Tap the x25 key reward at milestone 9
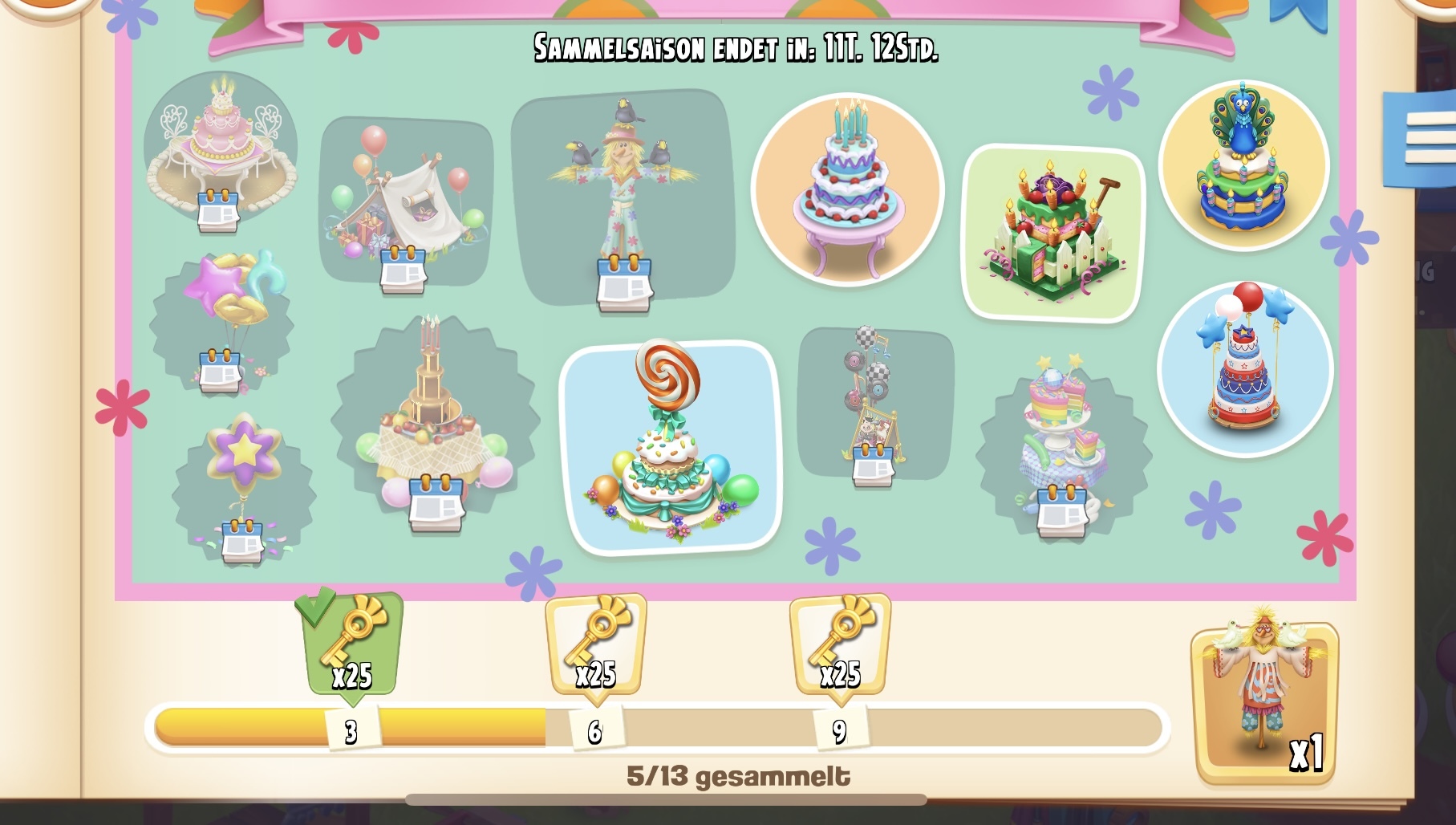The width and height of the screenshot is (1456, 825). coord(840,646)
